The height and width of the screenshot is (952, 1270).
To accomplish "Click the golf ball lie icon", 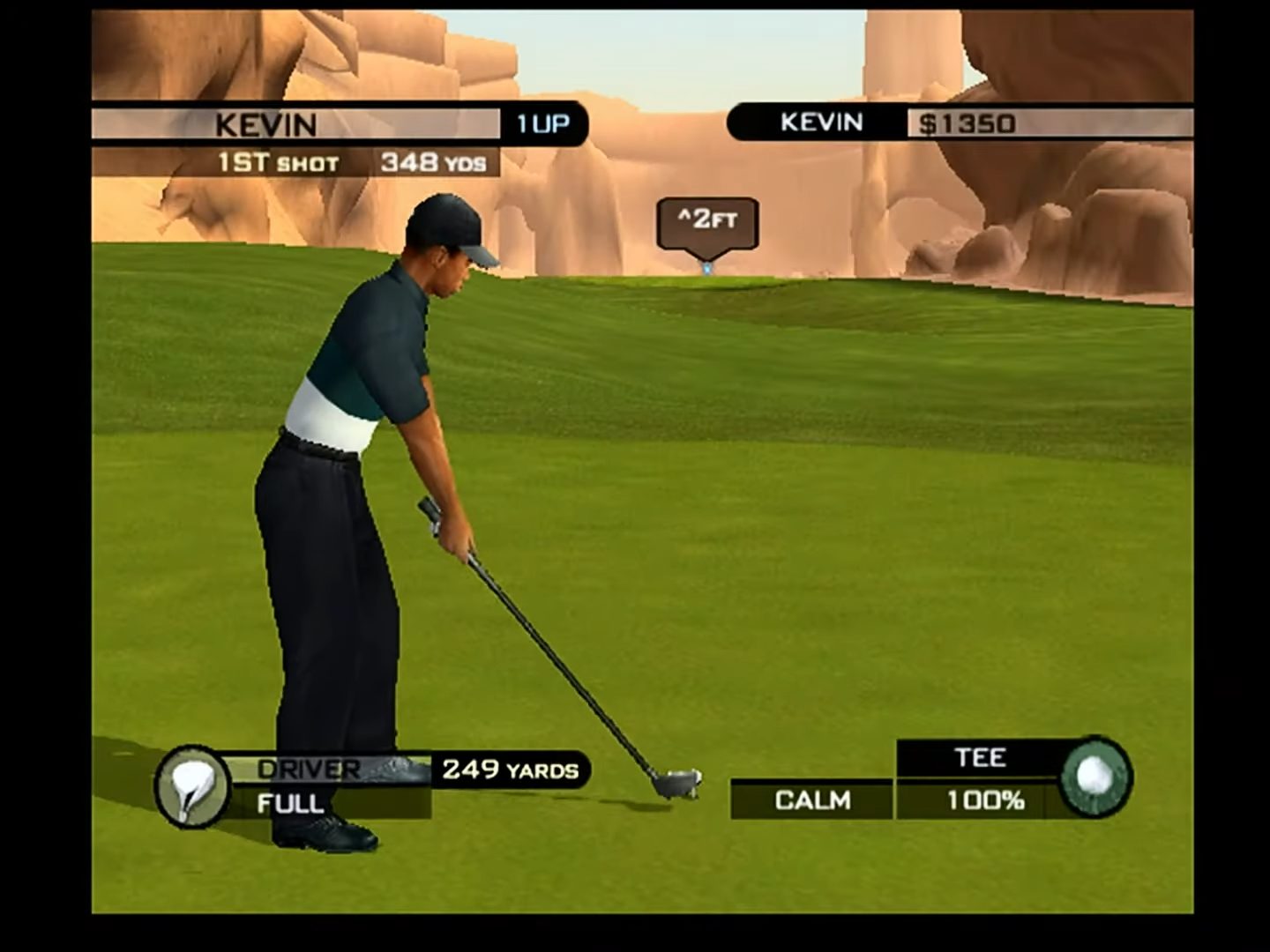I will click(1094, 777).
